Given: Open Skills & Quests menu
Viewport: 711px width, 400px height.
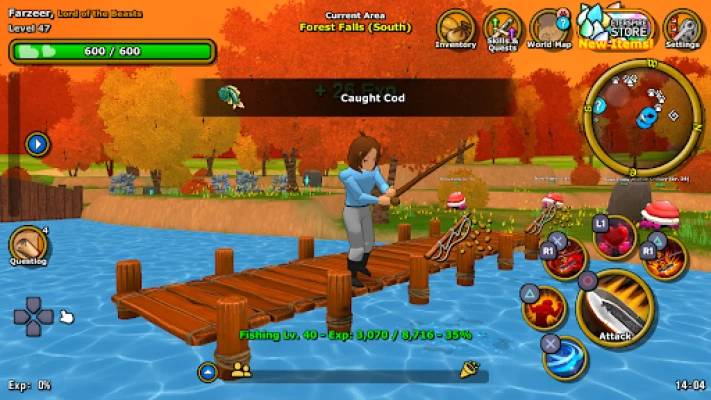Looking at the screenshot, I should [x=502, y=28].
